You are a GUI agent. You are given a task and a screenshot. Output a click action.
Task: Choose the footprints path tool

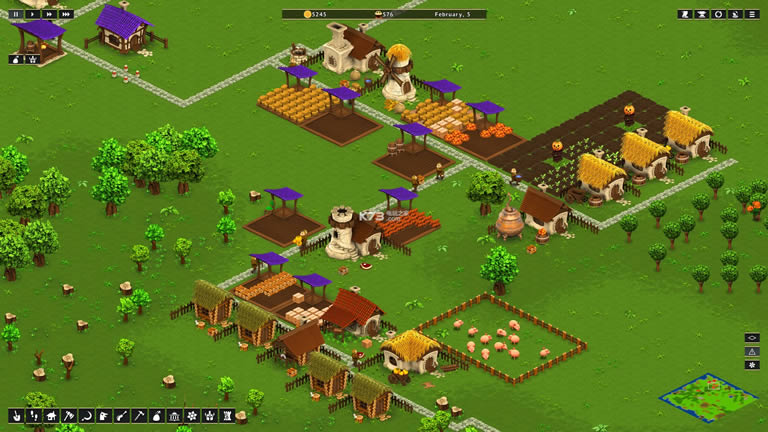tap(33, 415)
